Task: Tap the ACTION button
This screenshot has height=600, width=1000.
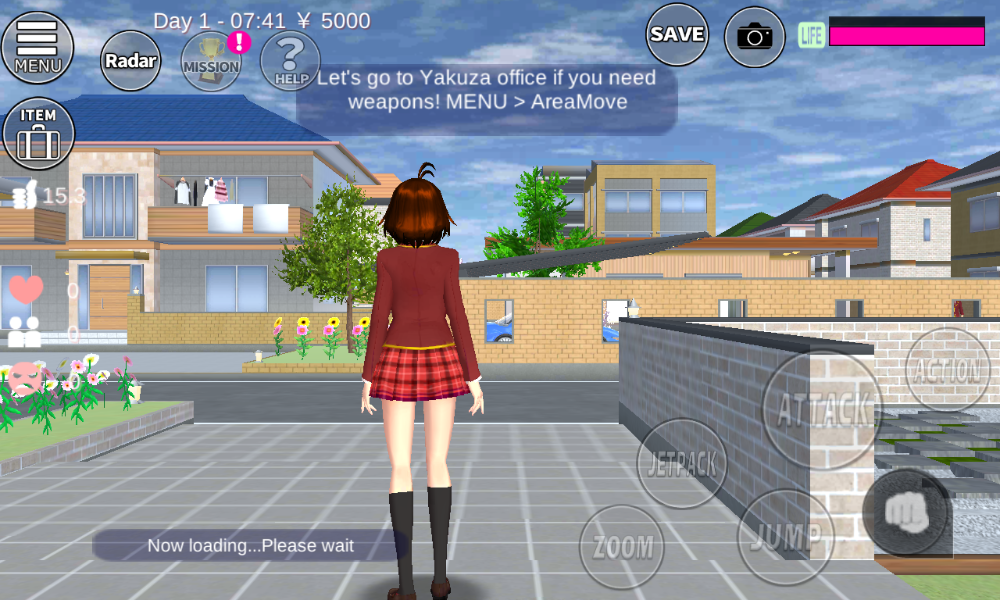Action: (x=947, y=370)
